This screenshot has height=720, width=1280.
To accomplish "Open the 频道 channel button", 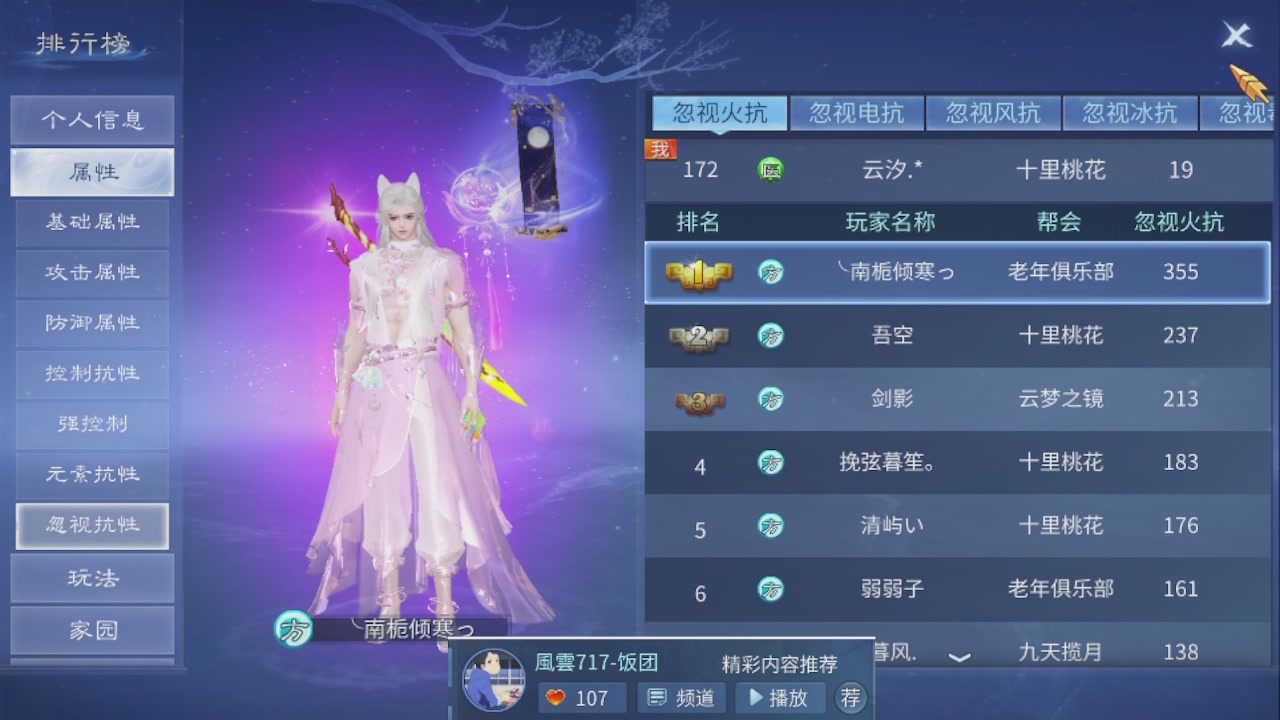I will click(x=681, y=698).
